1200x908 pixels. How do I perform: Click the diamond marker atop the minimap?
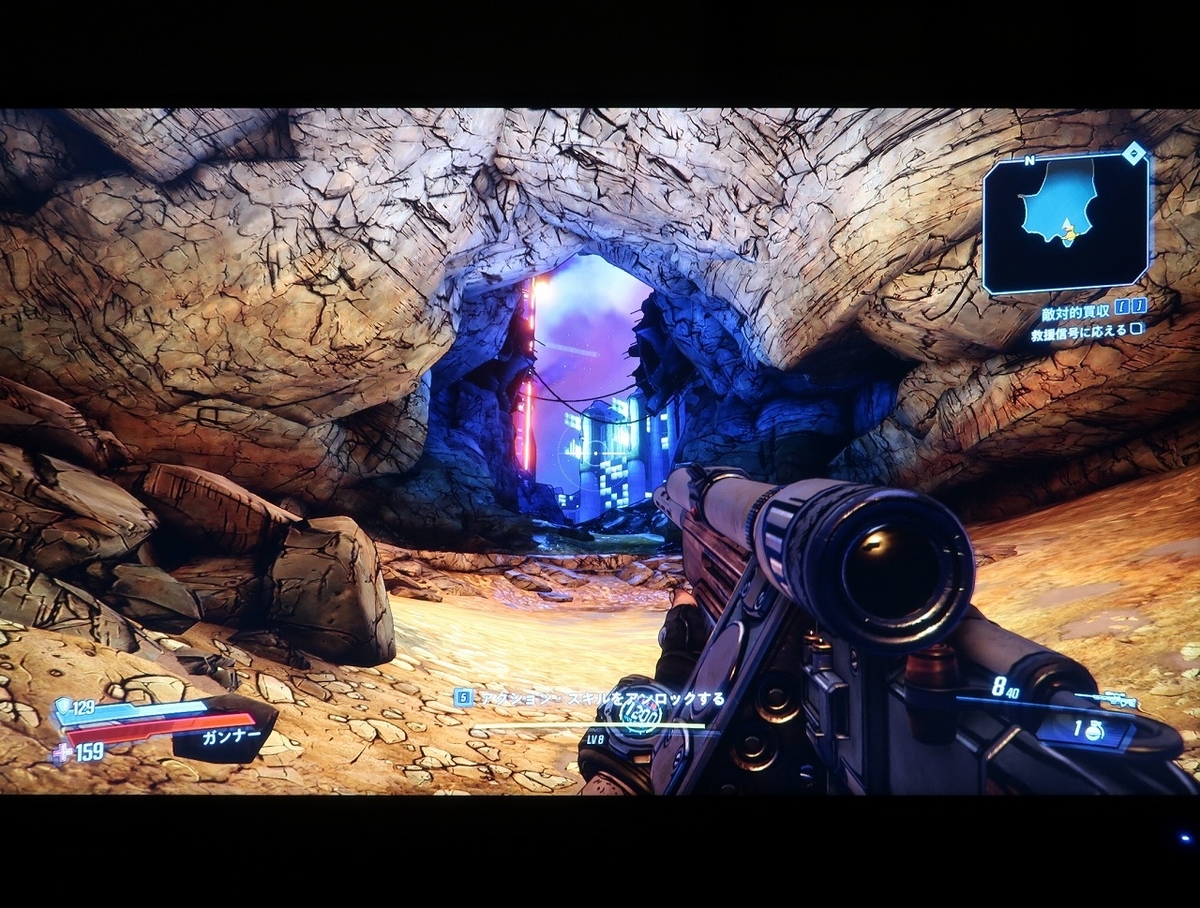pos(1132,152)
